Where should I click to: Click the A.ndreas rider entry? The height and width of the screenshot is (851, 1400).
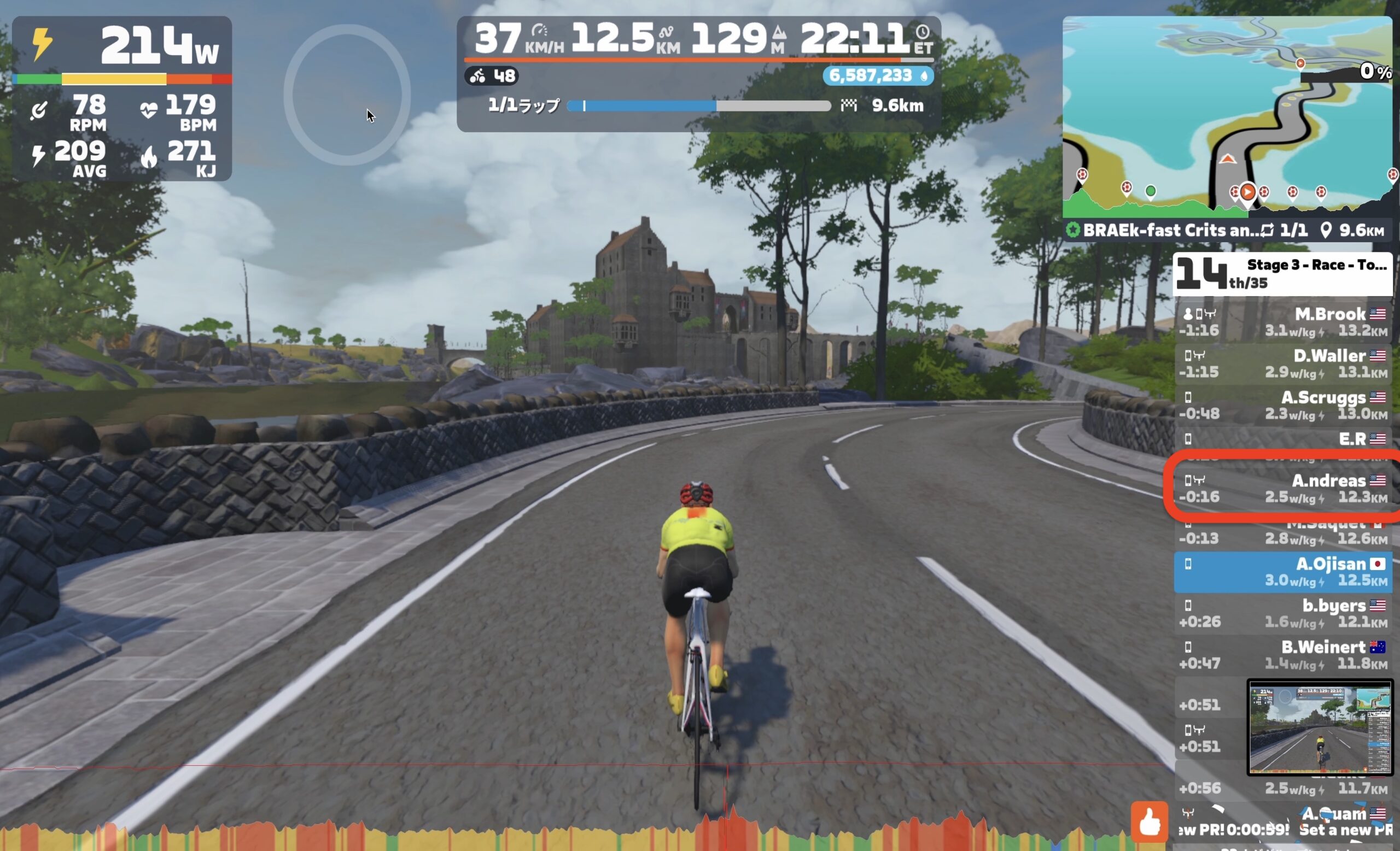click(1283, 488)
